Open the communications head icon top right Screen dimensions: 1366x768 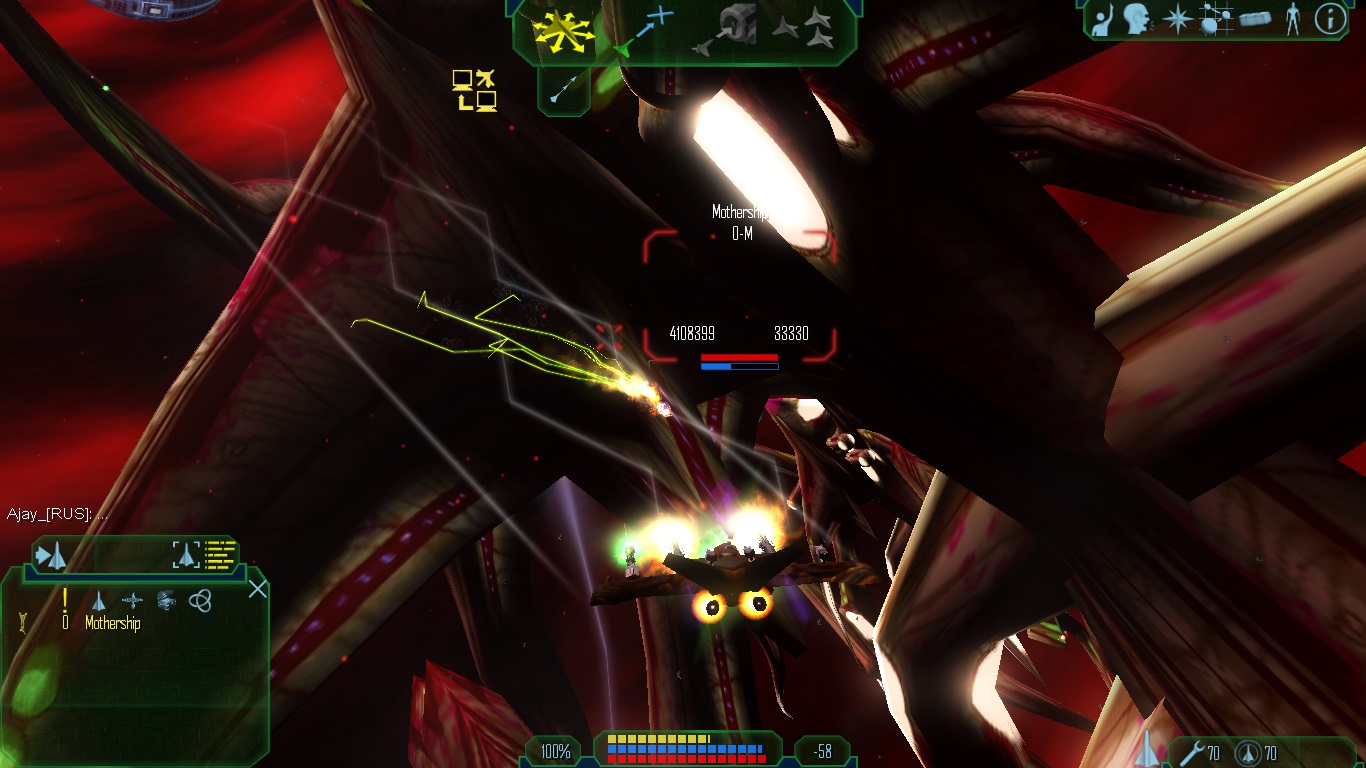(1136, 20)
